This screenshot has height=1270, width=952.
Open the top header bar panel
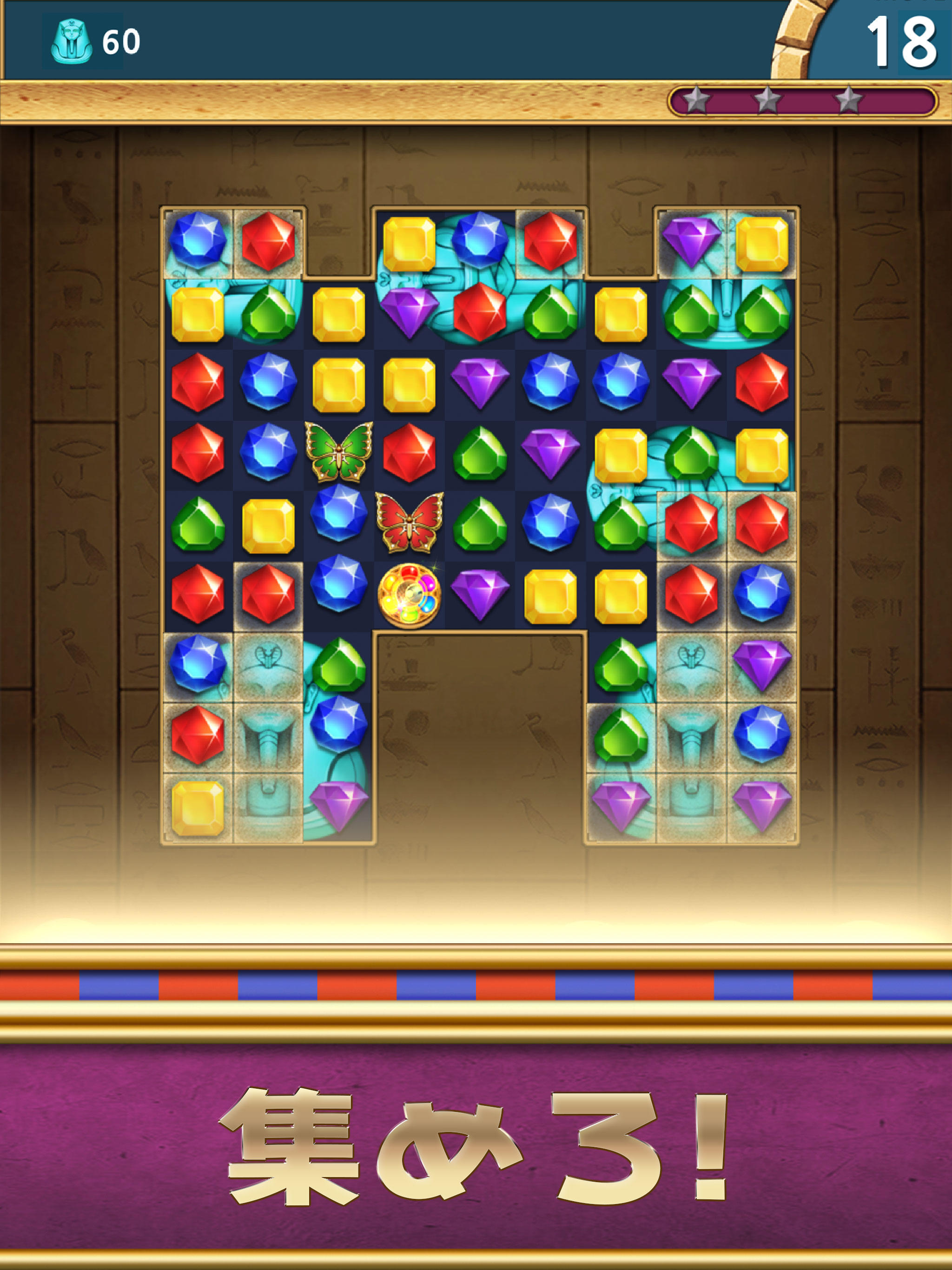[x=402, y=40]
